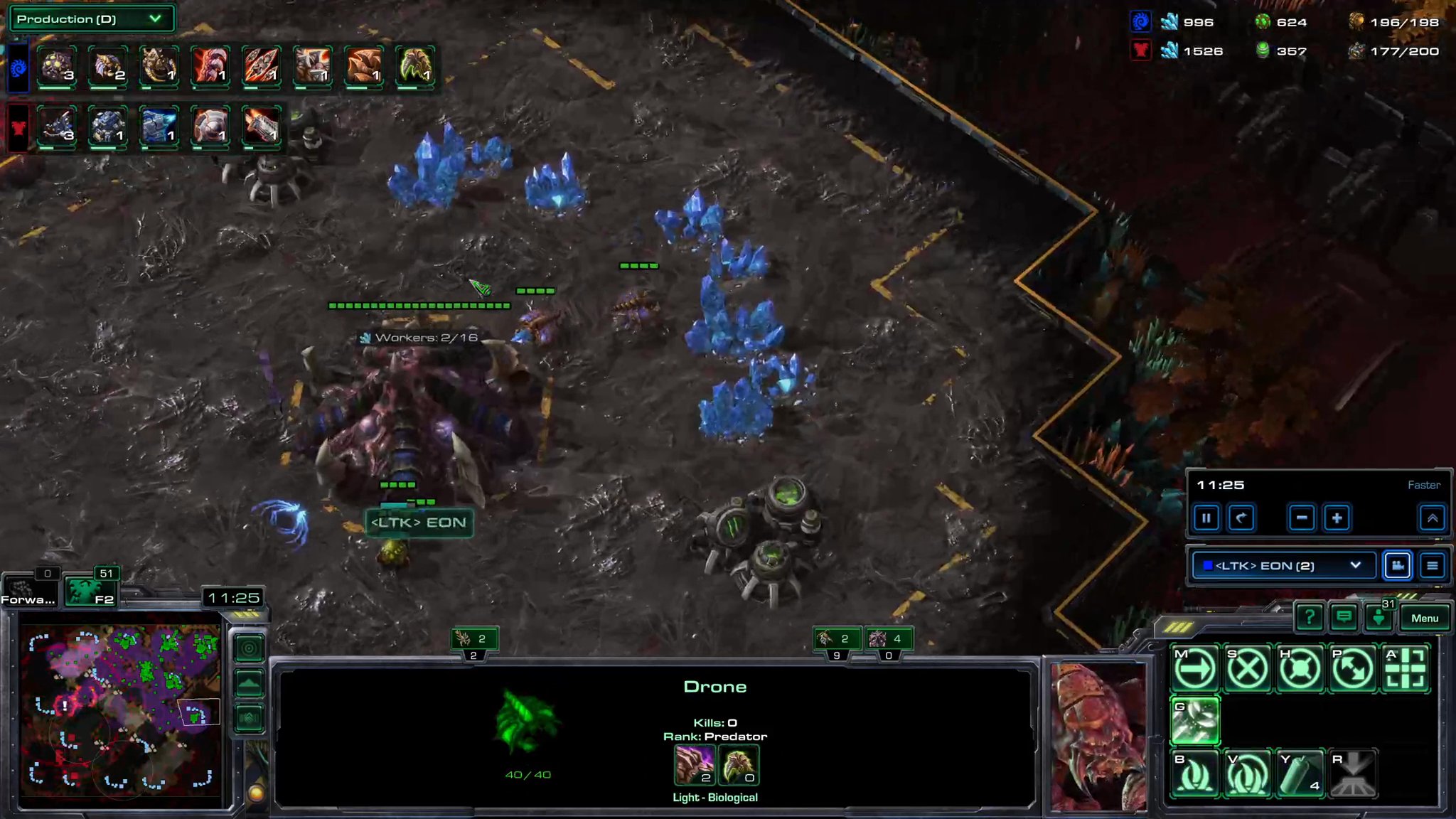The height and width of the screenshot is (819, 1456).
Task: Toggle the social panel icon above Menu
Action: tap(1379, 617)
